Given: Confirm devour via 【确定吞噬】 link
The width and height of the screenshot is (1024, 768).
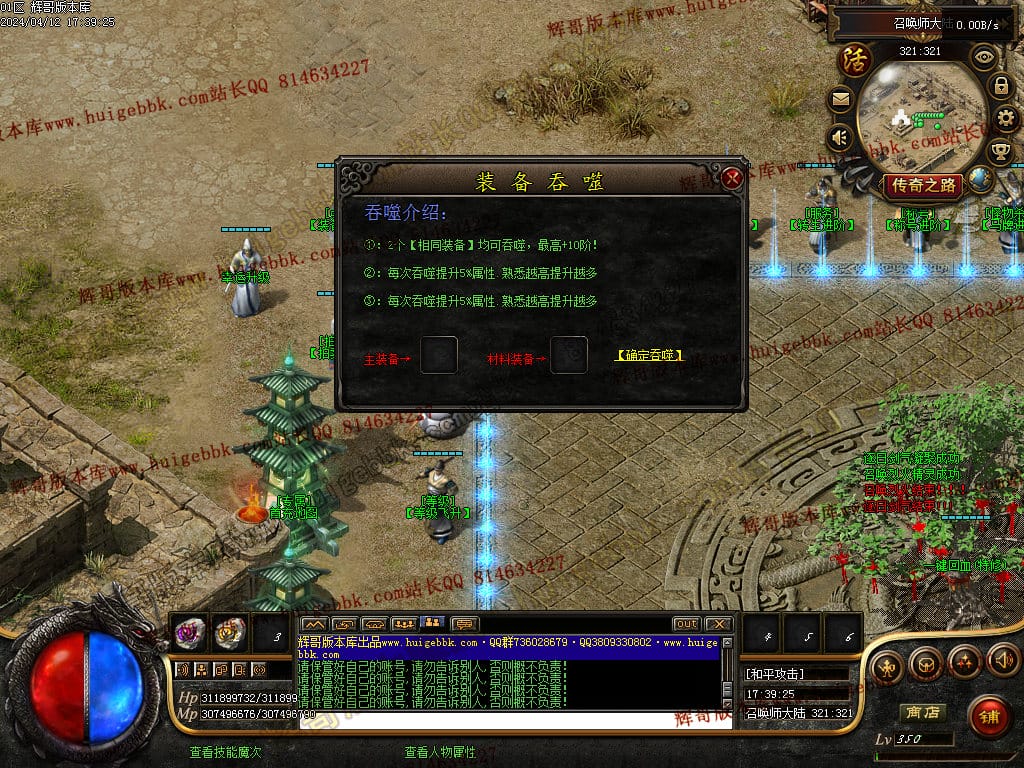Looking at the screenshot, I should coord(649,355).
